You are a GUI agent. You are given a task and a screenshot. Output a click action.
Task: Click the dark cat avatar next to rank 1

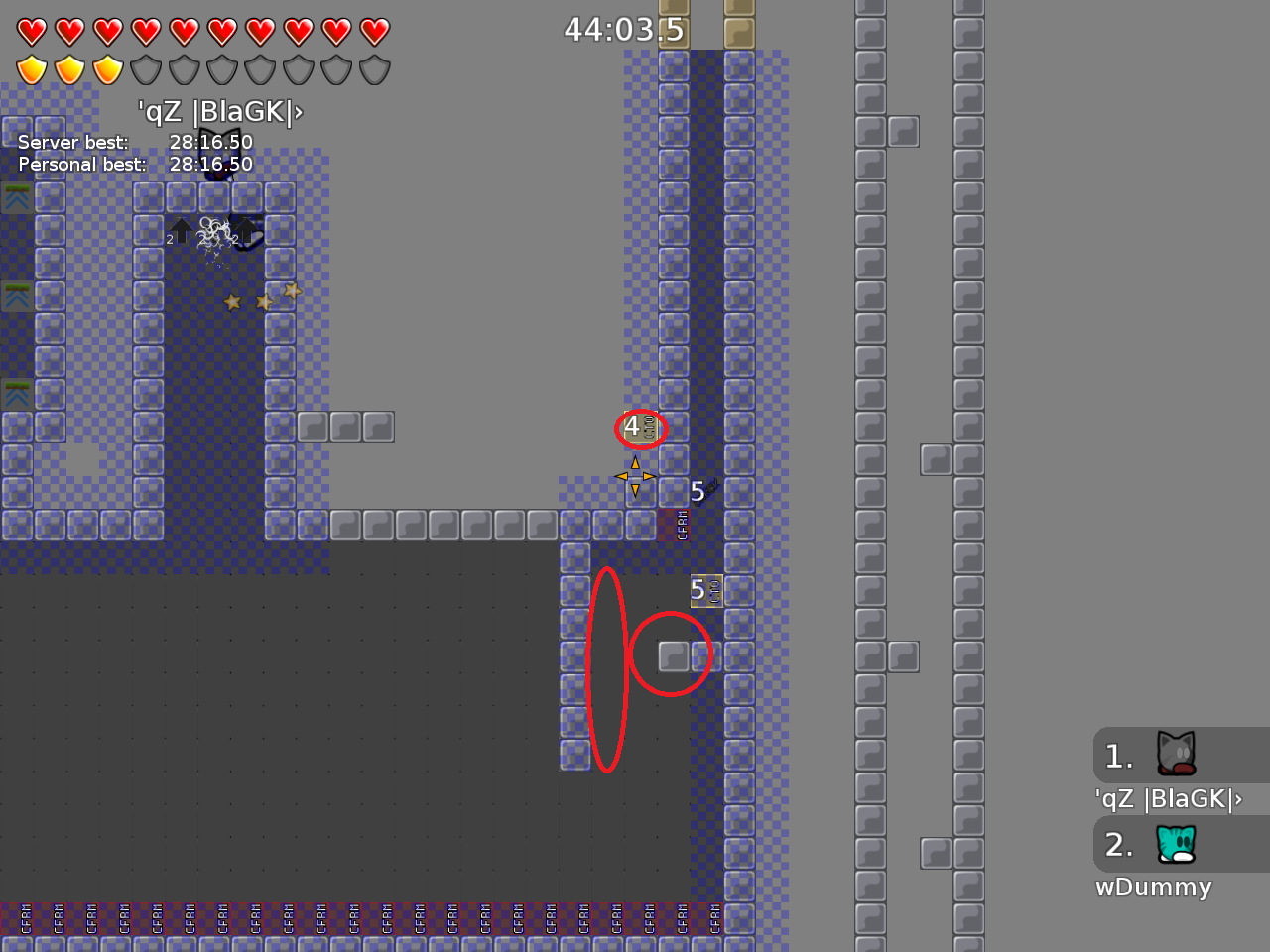[1175, 756]
